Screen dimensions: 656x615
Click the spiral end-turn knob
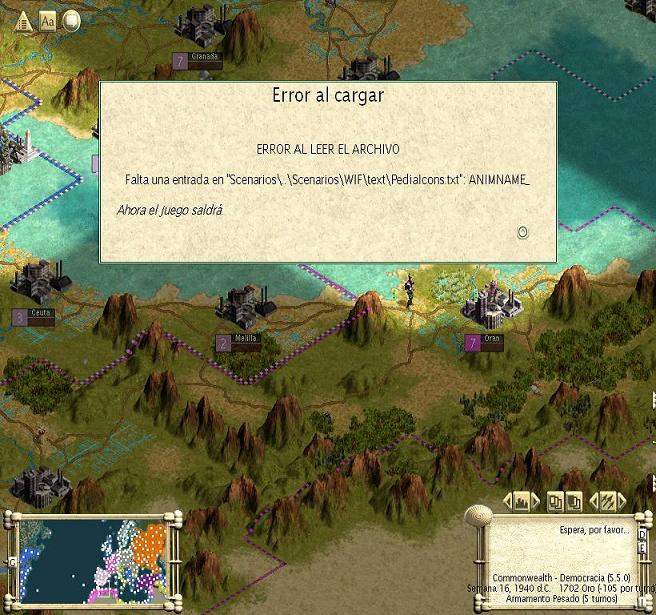480,517
